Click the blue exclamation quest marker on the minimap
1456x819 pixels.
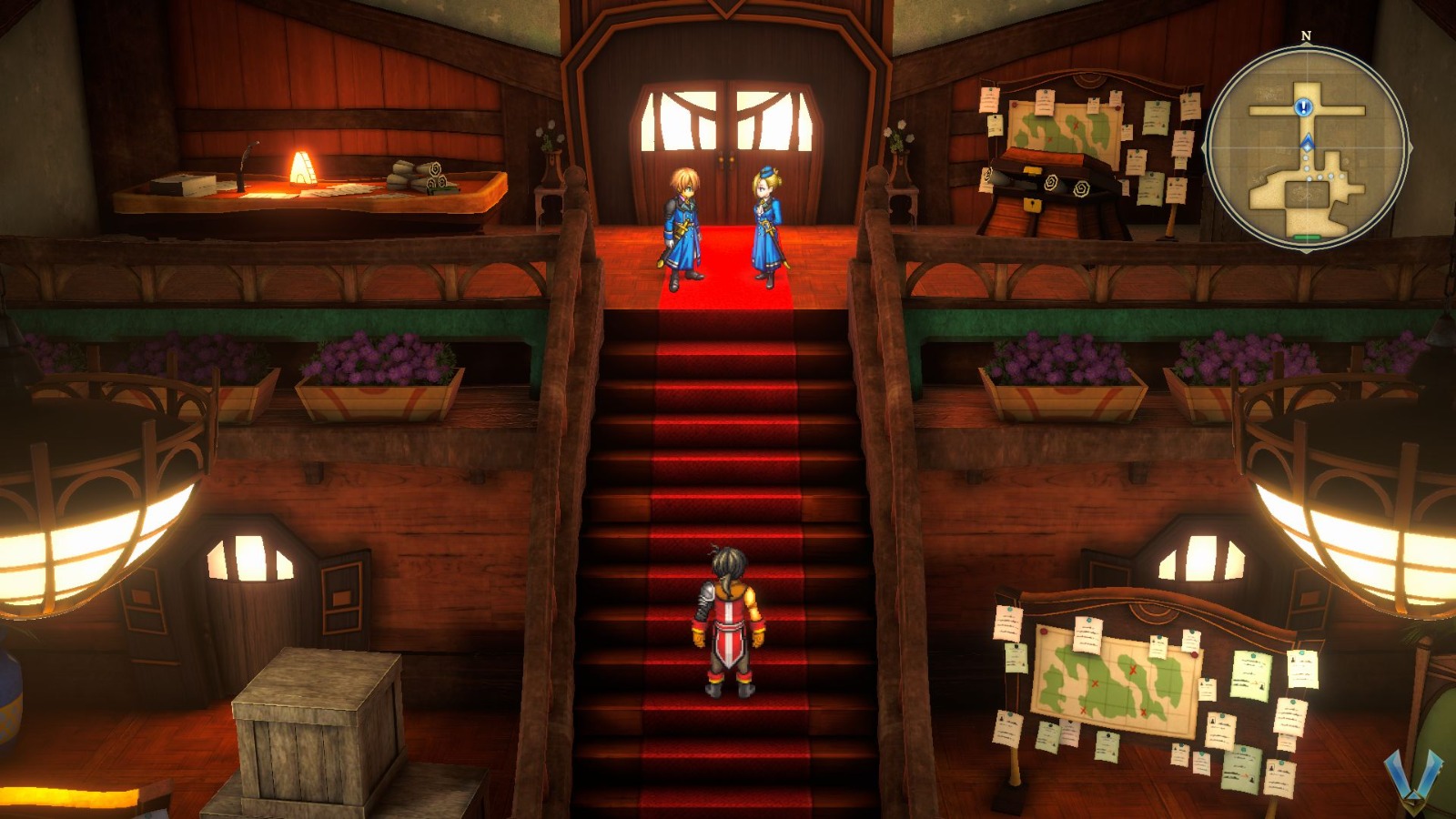point(1304,106)
